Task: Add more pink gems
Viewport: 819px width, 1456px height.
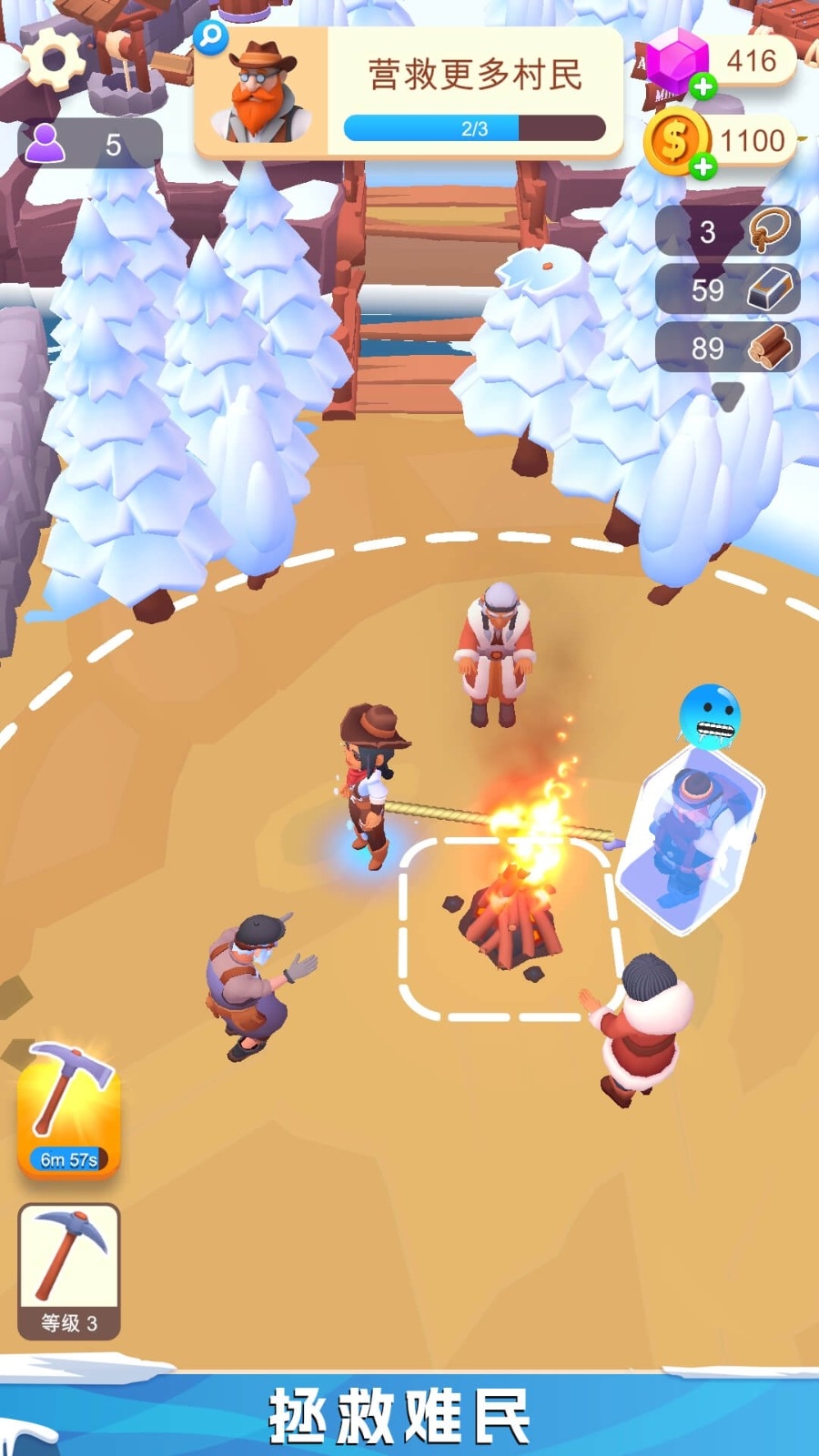Action: coord(703,87)
